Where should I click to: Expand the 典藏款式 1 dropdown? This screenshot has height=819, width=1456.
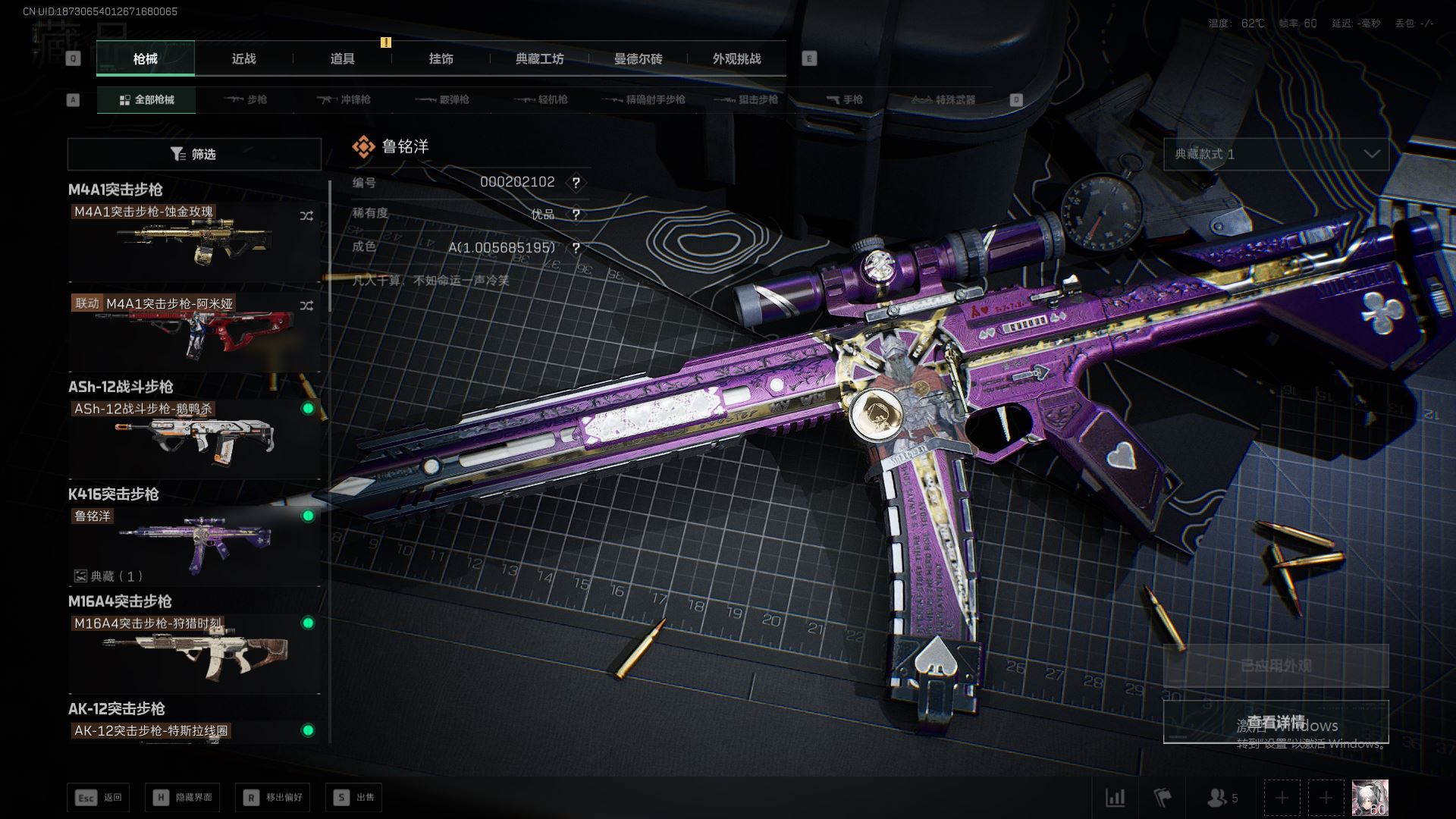(1276, 154)
